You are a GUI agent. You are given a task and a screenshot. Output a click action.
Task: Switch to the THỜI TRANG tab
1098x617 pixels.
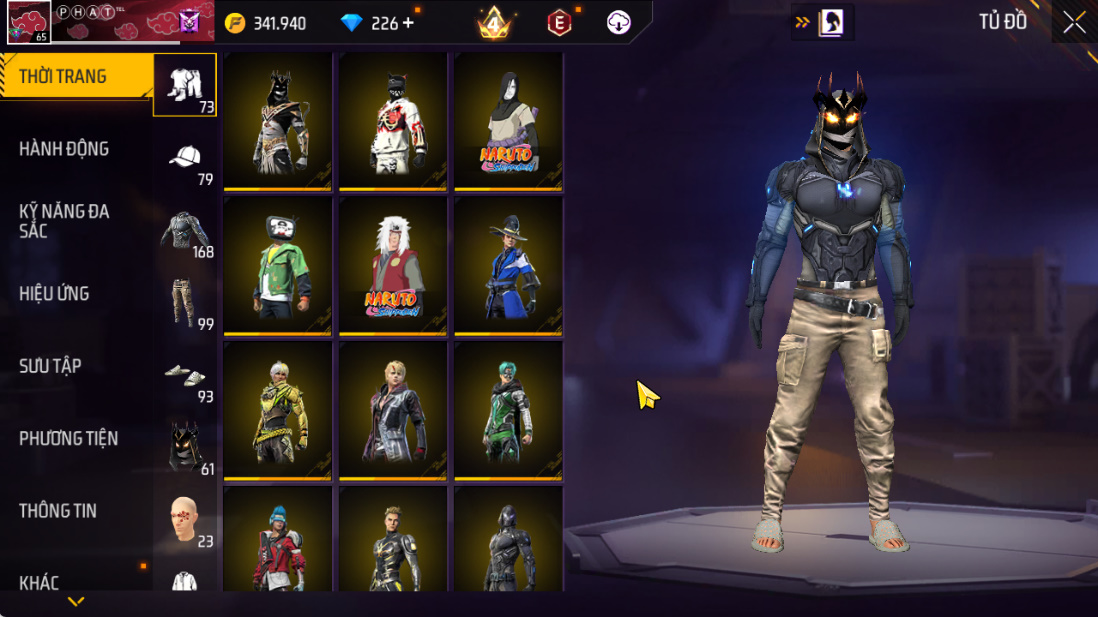click(x=64, y=77)
